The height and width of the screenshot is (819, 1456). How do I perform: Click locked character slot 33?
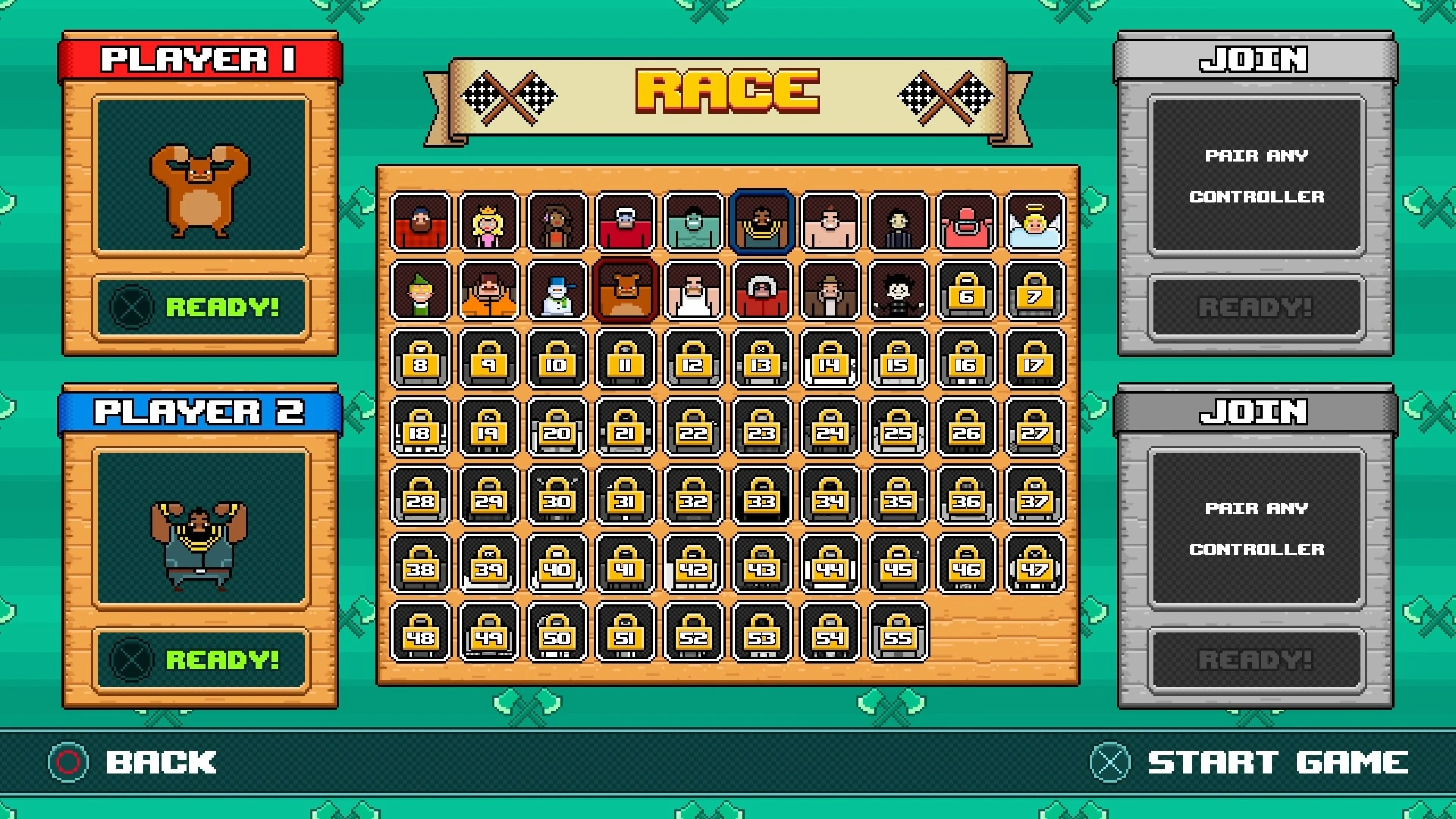pyautogui.click(x=762, y=496)
